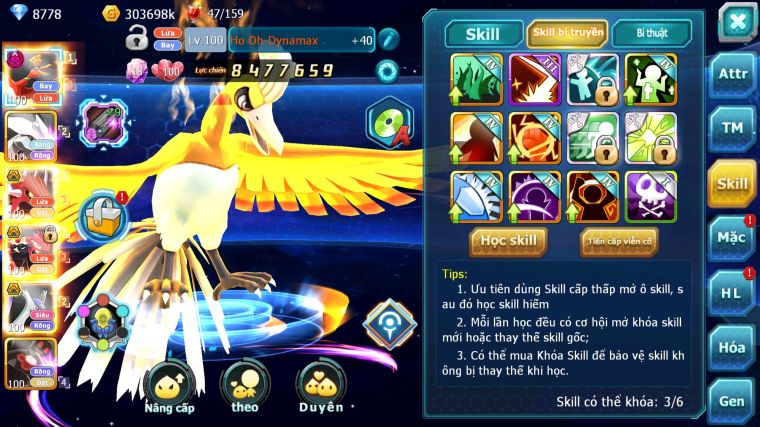The height and width of the screenshot is (427, 760).
Task: Select the purple skull and crossbones skill
Action: 651,196
